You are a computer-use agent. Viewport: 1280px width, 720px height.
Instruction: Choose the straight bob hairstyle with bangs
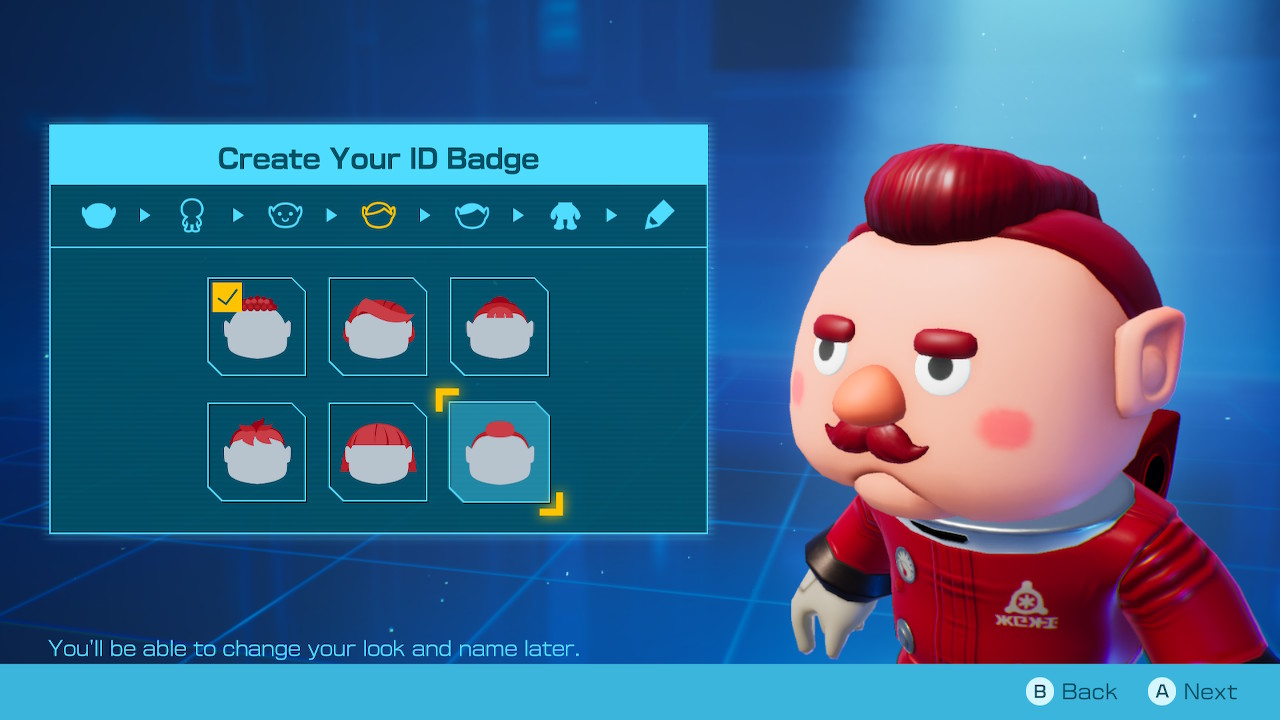click(x=378, y=452)
